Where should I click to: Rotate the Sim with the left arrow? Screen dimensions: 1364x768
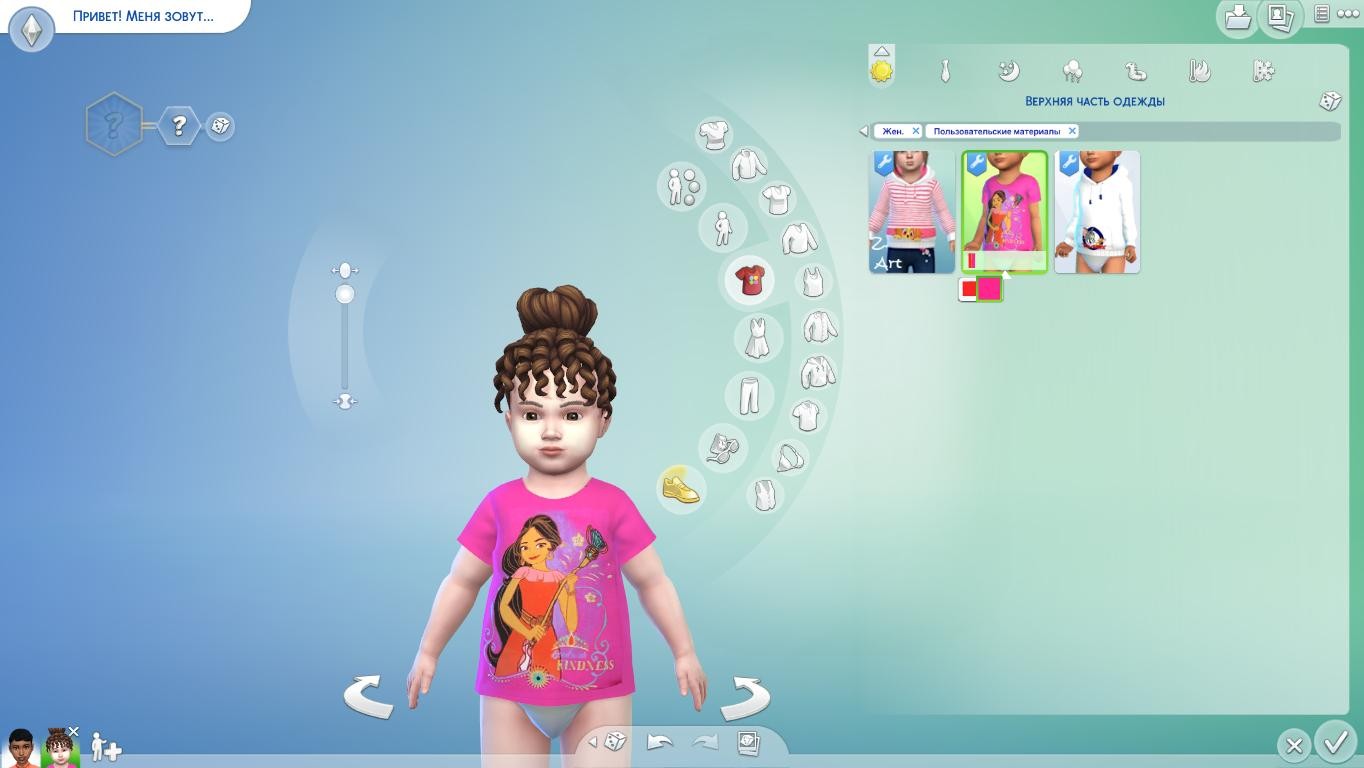click(x=368, y=696)
